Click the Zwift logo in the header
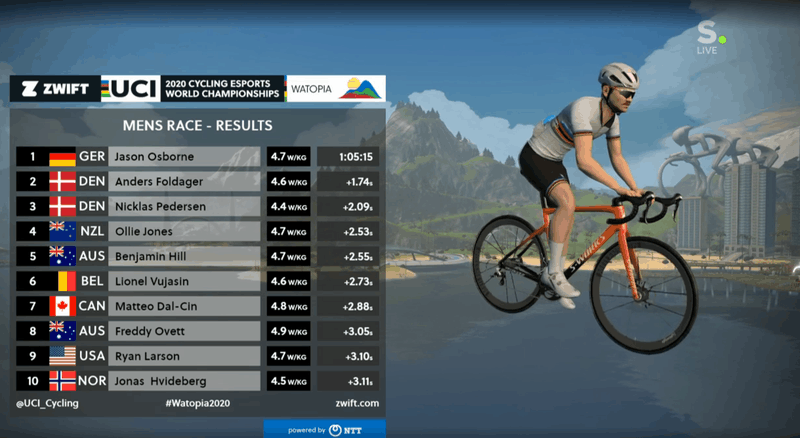Screen dimensions: 800x438 pos(55,88)
